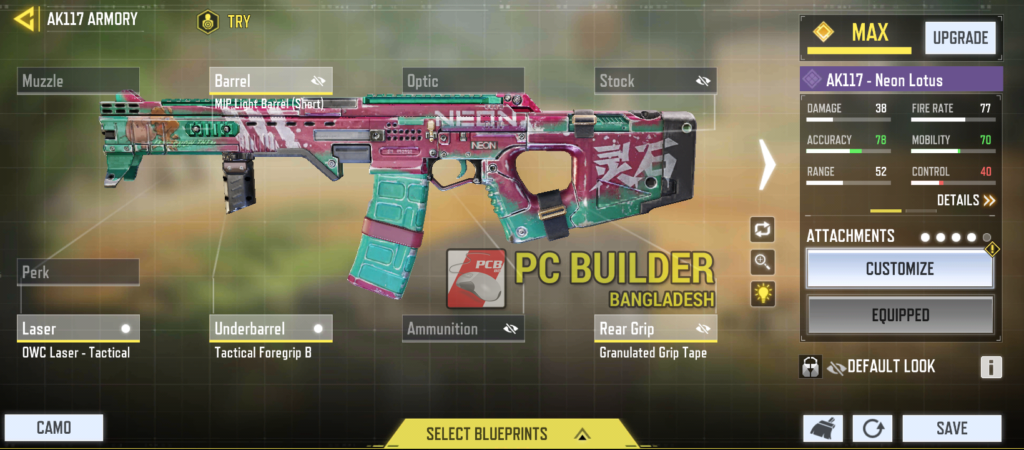This screenshot has height=450, width=1024.
Task: Toggle the DEFAULT LOOK option
Action: 811,367
